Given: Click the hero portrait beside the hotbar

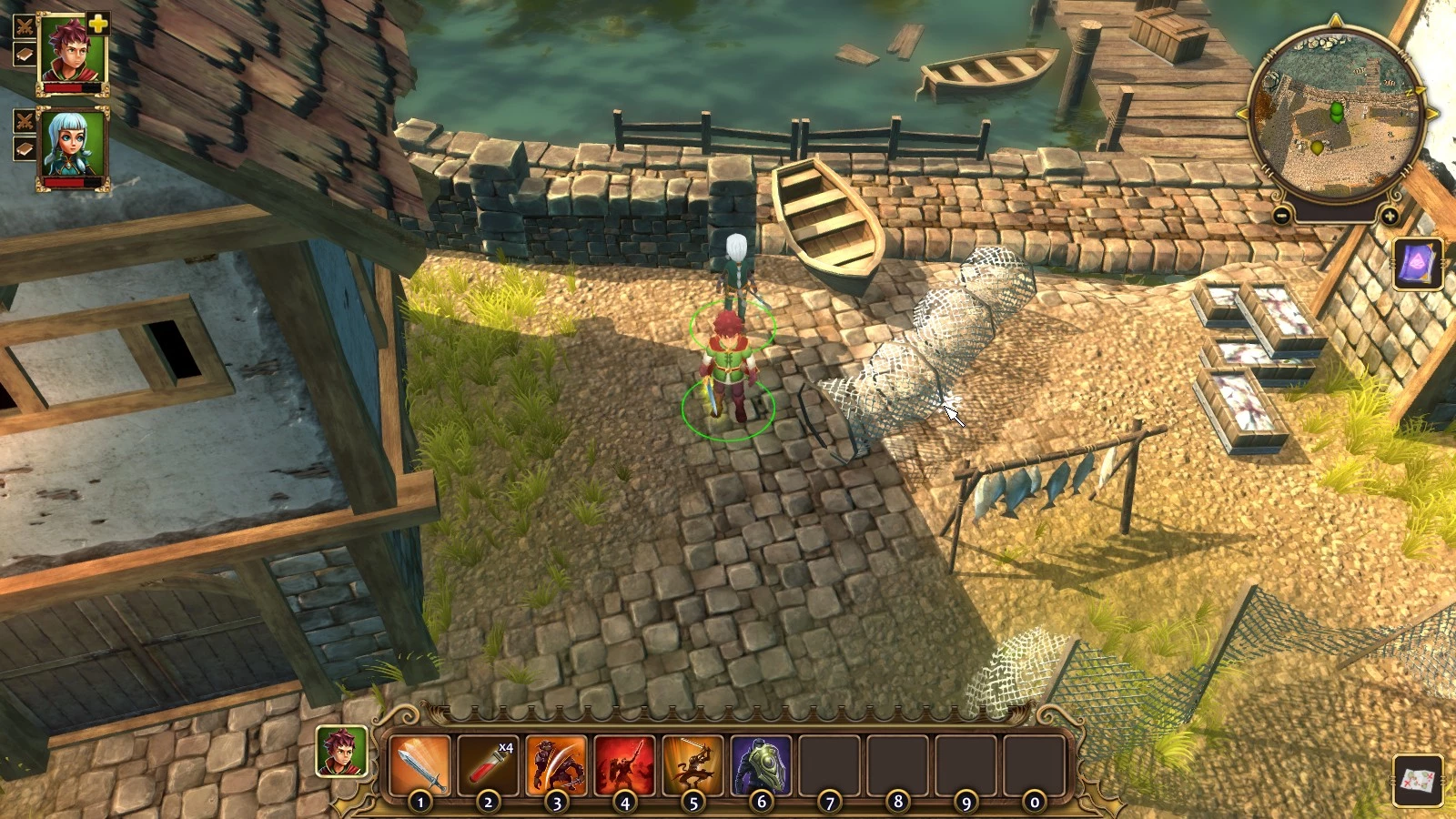Looking at the screenshot, I should [x=342, y=752].
